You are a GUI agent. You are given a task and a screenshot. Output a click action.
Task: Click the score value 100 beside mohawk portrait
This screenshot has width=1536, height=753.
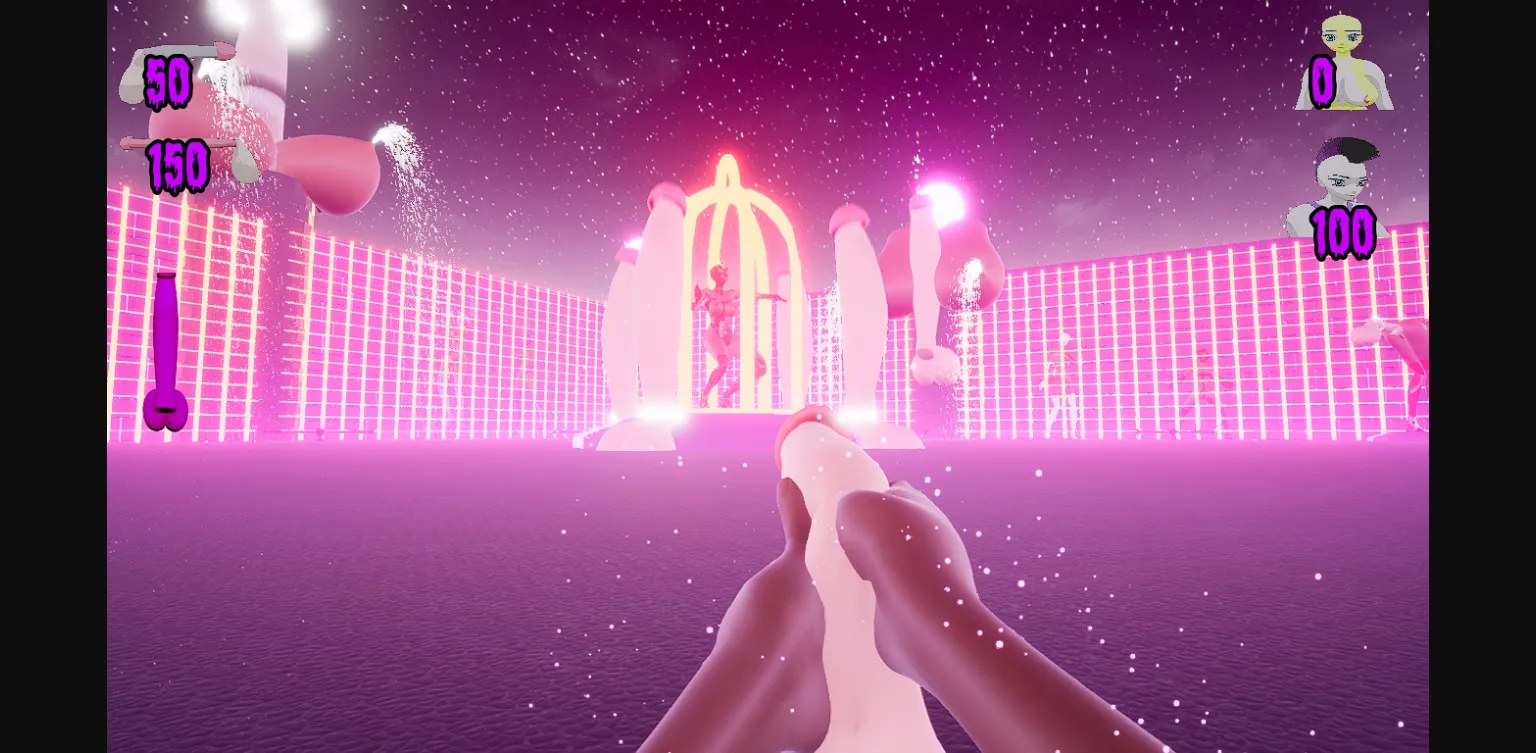click(1344, 237)
